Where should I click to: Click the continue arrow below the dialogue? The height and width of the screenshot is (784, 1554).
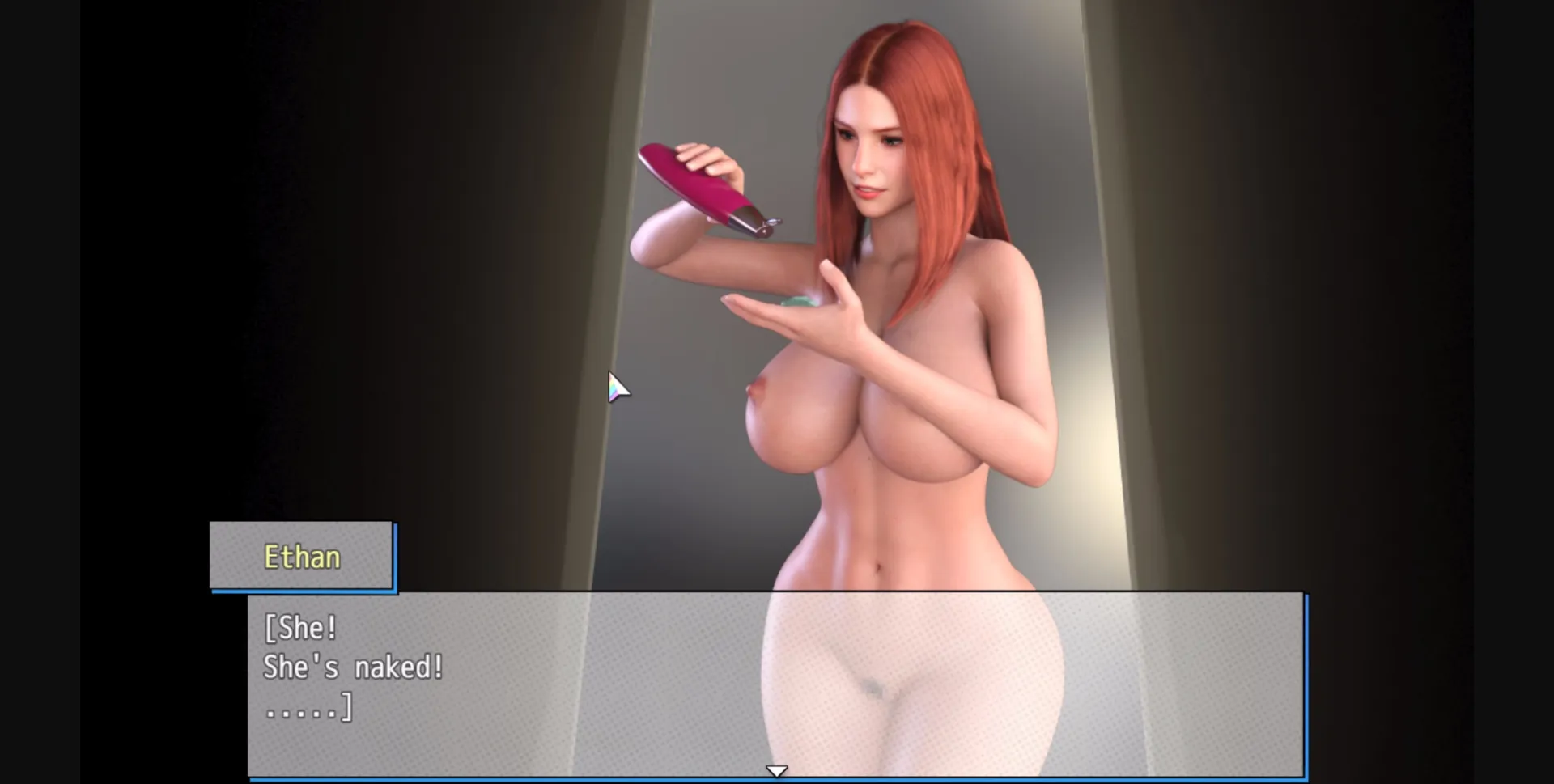pos(776,769)
